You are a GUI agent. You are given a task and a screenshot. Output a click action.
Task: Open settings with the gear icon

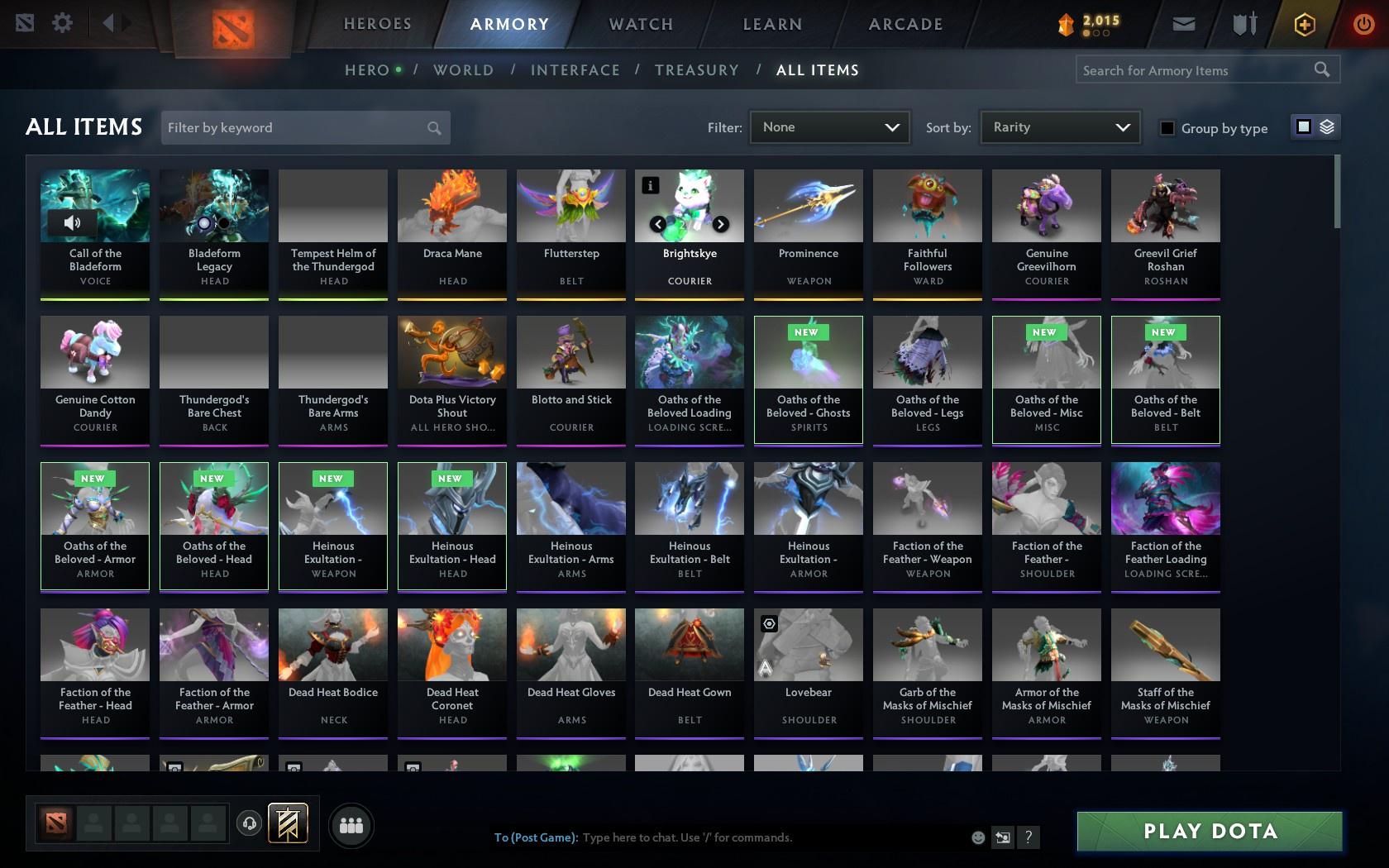tap(60, 24)
